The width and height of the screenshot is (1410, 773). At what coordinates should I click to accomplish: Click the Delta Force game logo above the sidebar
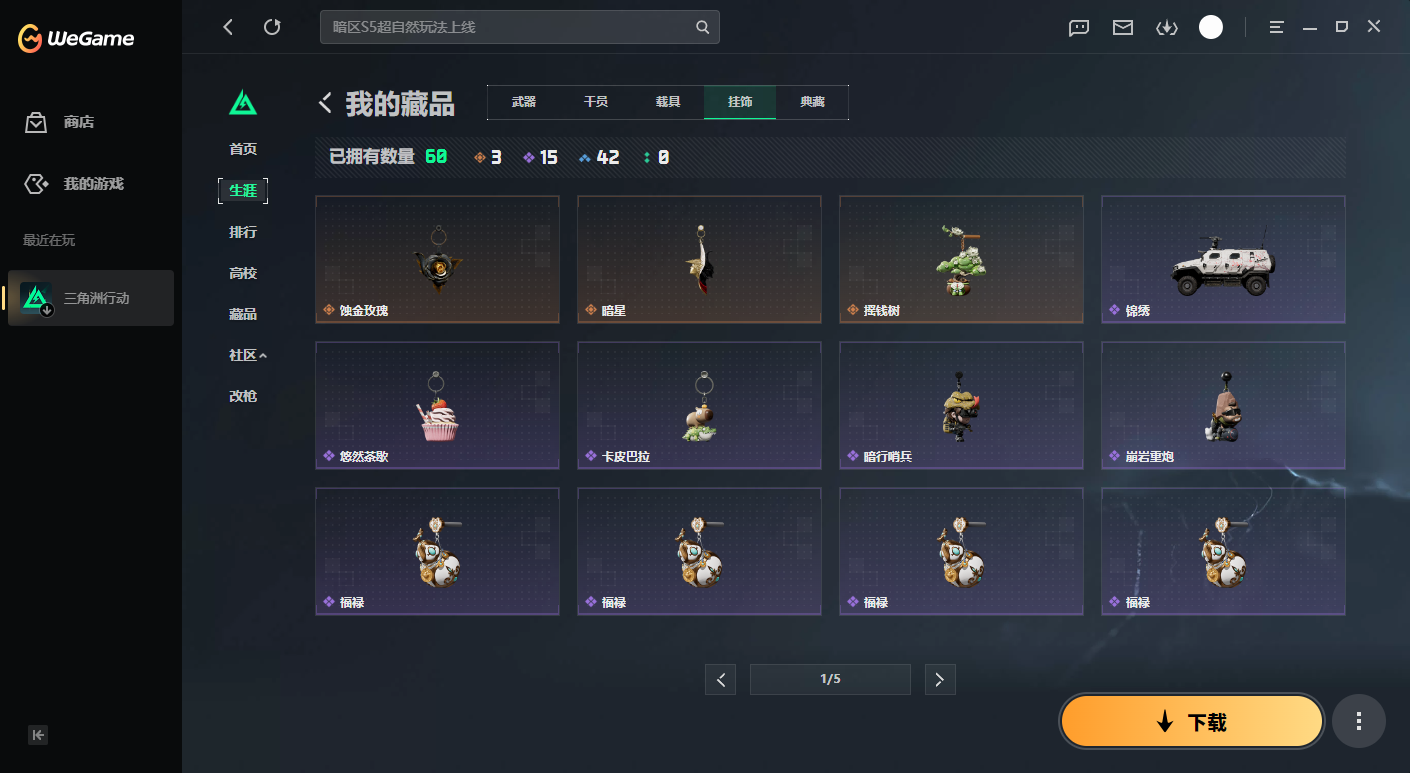243,103
